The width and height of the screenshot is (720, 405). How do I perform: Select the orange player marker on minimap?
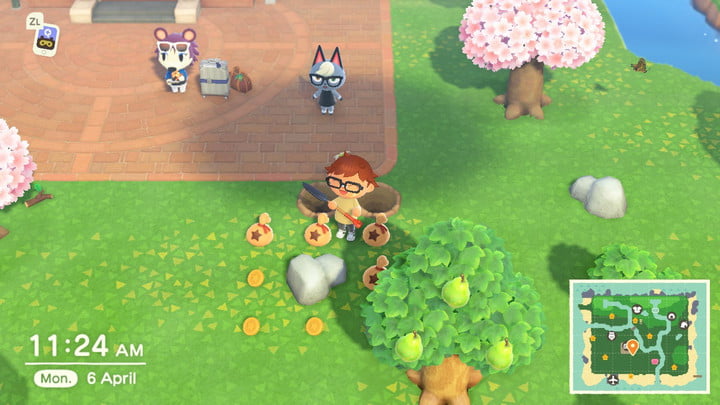point(631,347)
